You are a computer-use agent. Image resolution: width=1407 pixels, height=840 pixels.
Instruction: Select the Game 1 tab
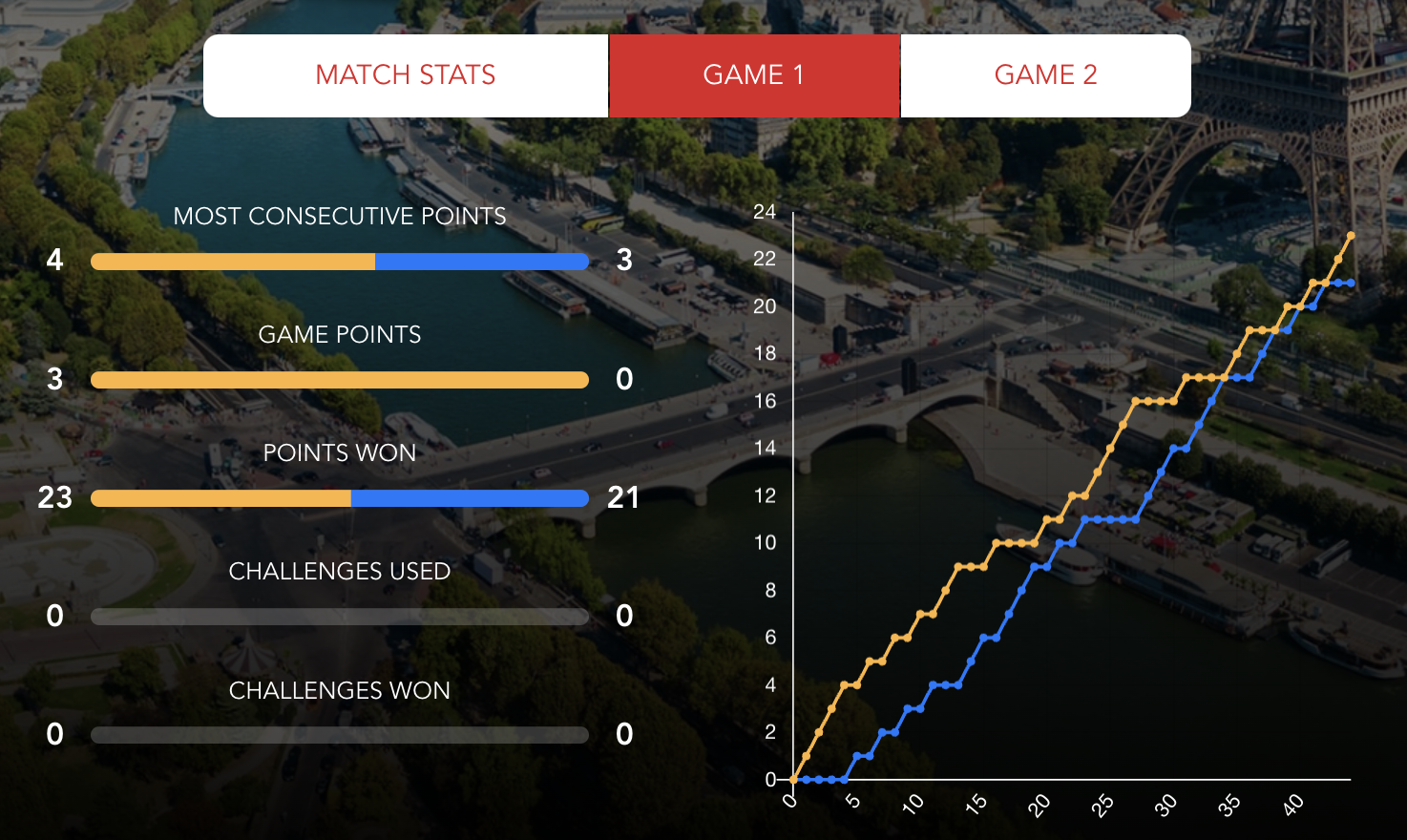coord(754,75)
